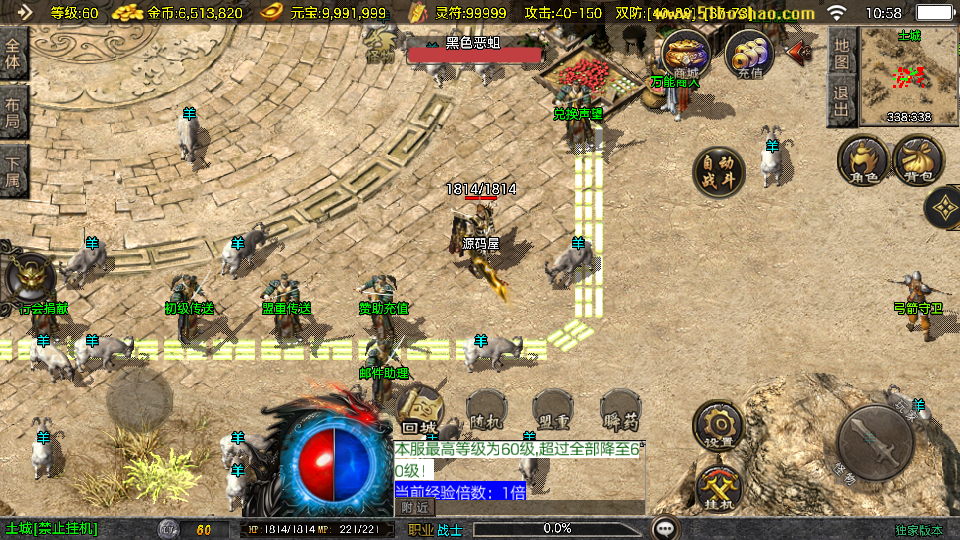Tap the 充值 recharge coins icon
The image size is (960, 540).
(749, 53)
